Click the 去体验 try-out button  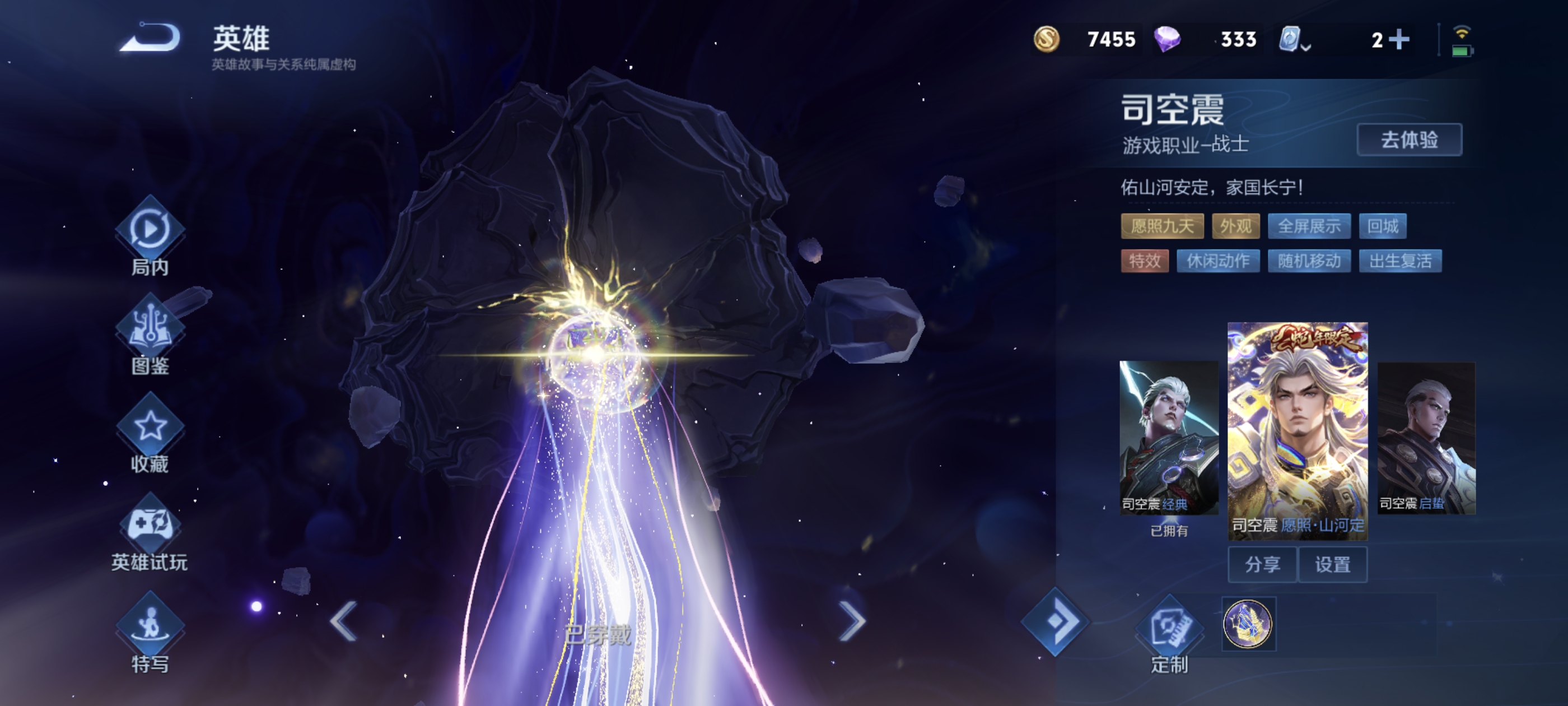pos(1408,140)
